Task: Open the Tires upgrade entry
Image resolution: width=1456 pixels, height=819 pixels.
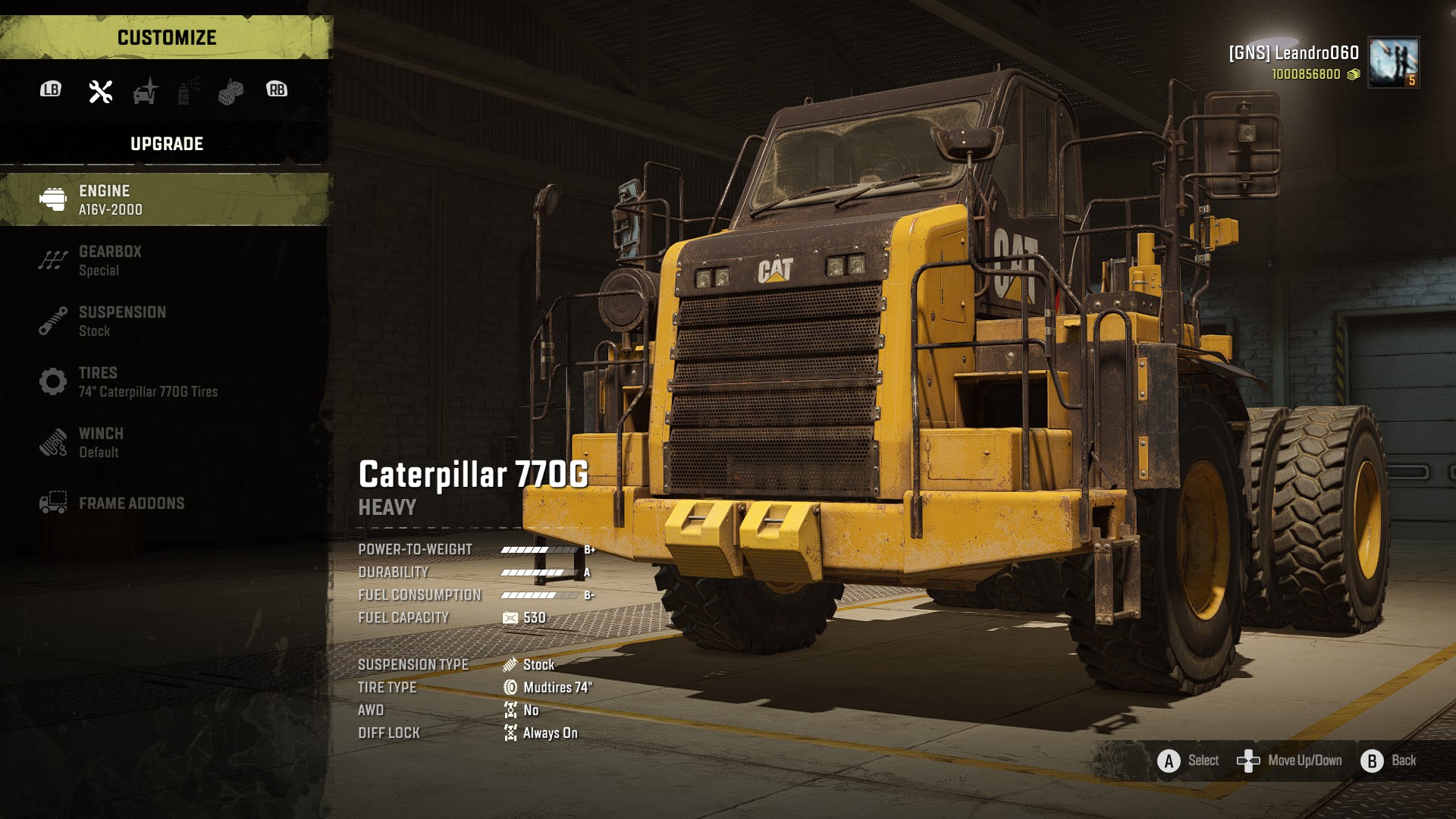Action: (x=165, y=381)
